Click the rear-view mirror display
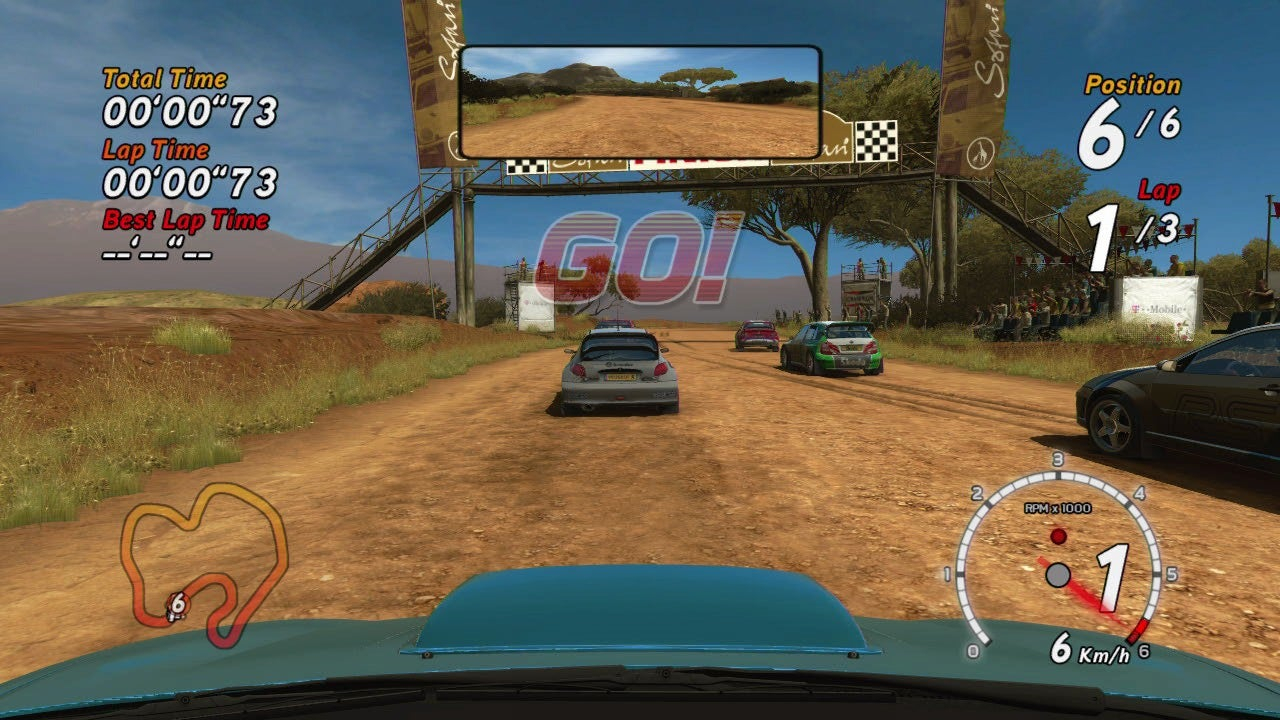 pos(640,102)
